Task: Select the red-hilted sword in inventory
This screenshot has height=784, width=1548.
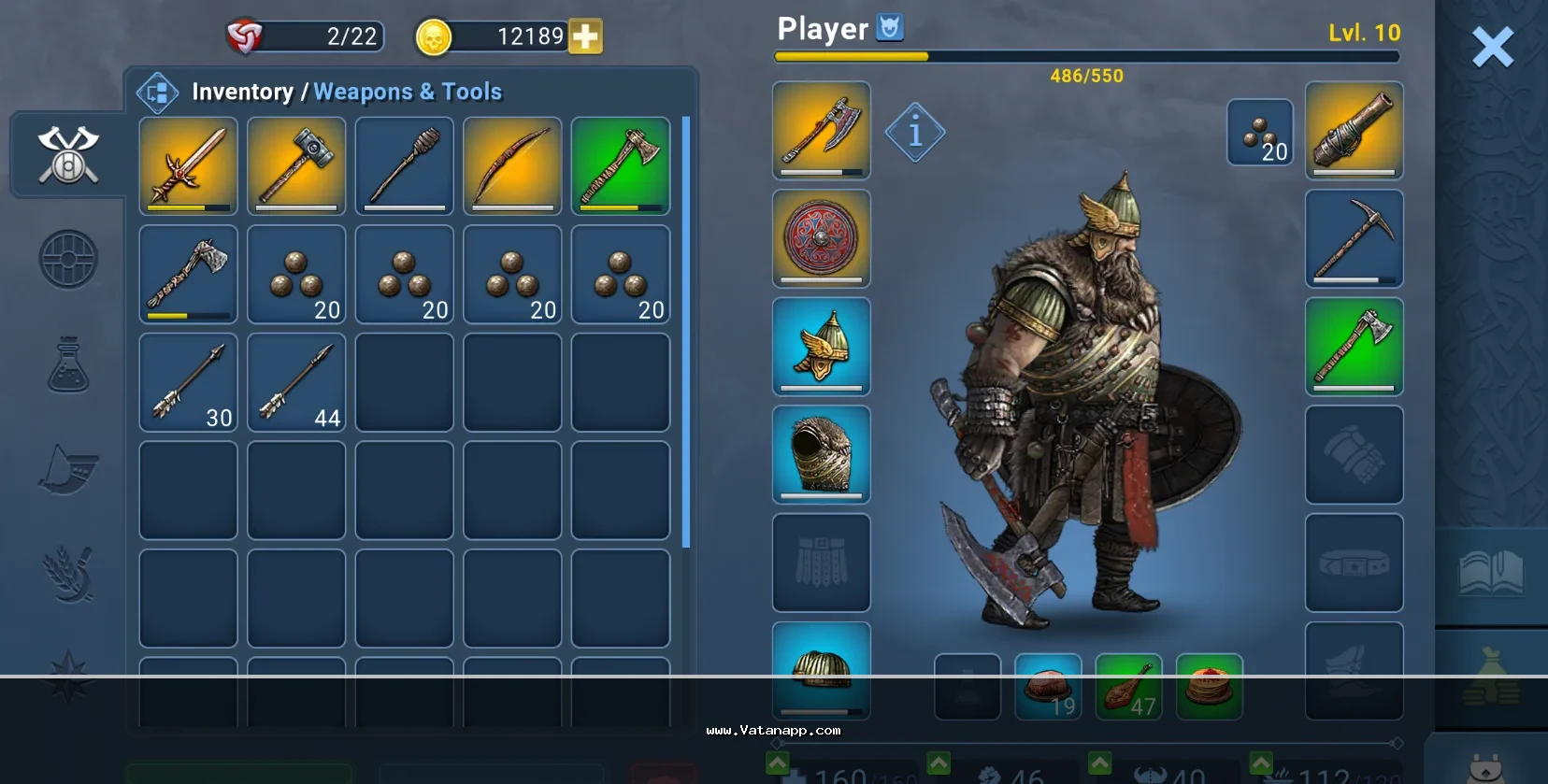Action: click(x=188, y=165)
